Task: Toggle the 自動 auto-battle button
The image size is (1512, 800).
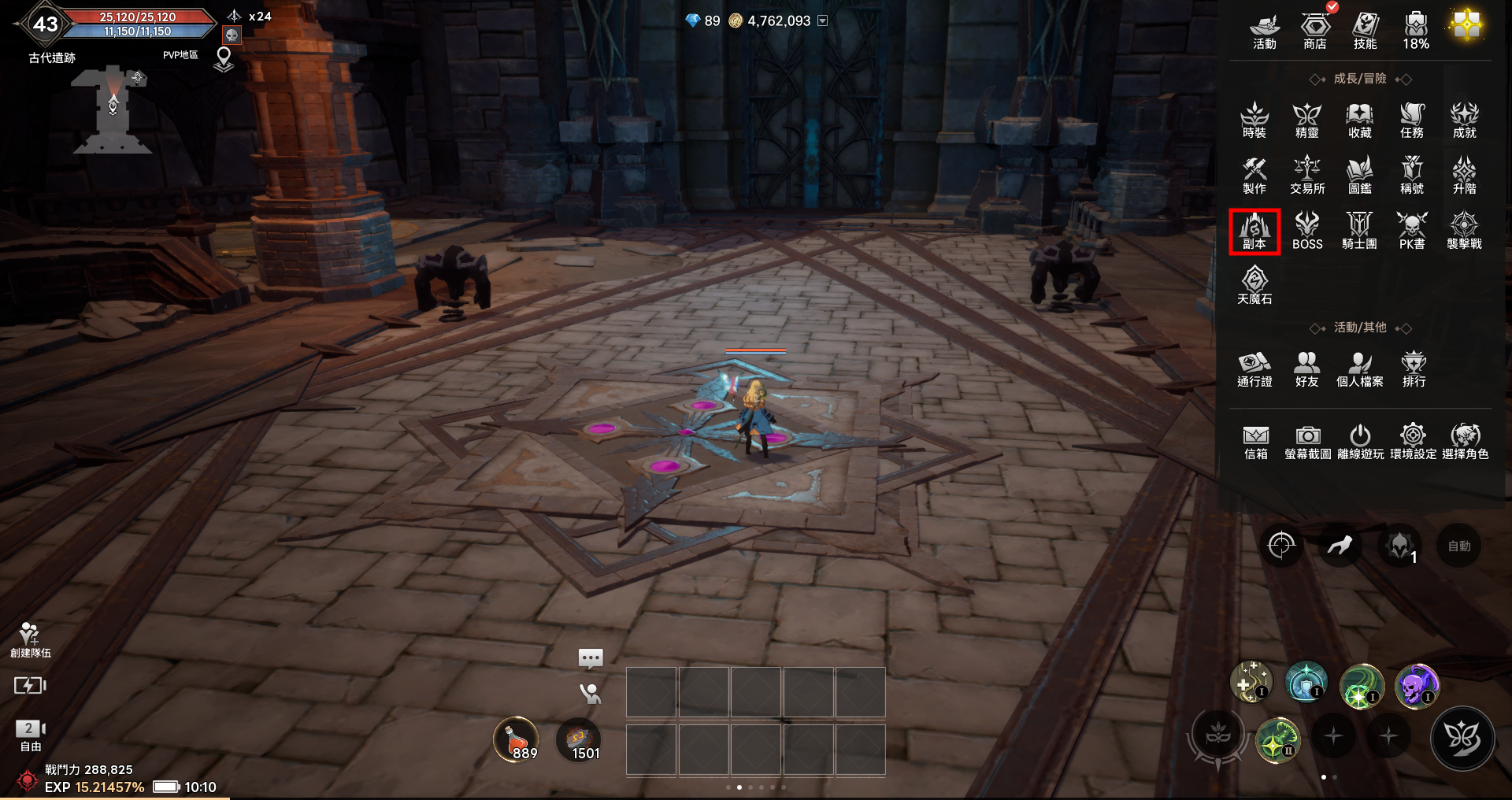Action: (1458, 546)
